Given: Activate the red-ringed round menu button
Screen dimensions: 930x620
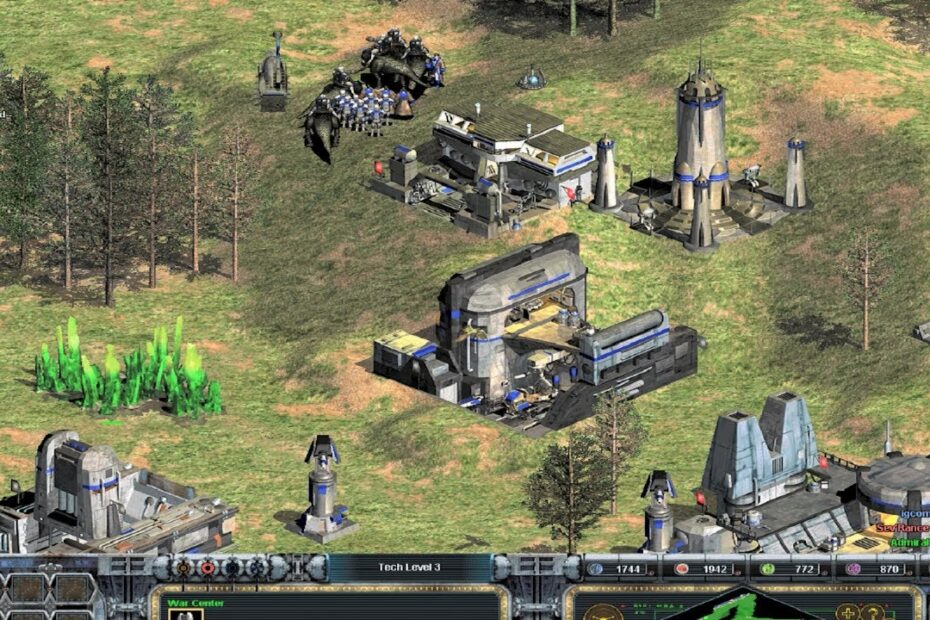Looking at the screenshot, I should [208, 567].
